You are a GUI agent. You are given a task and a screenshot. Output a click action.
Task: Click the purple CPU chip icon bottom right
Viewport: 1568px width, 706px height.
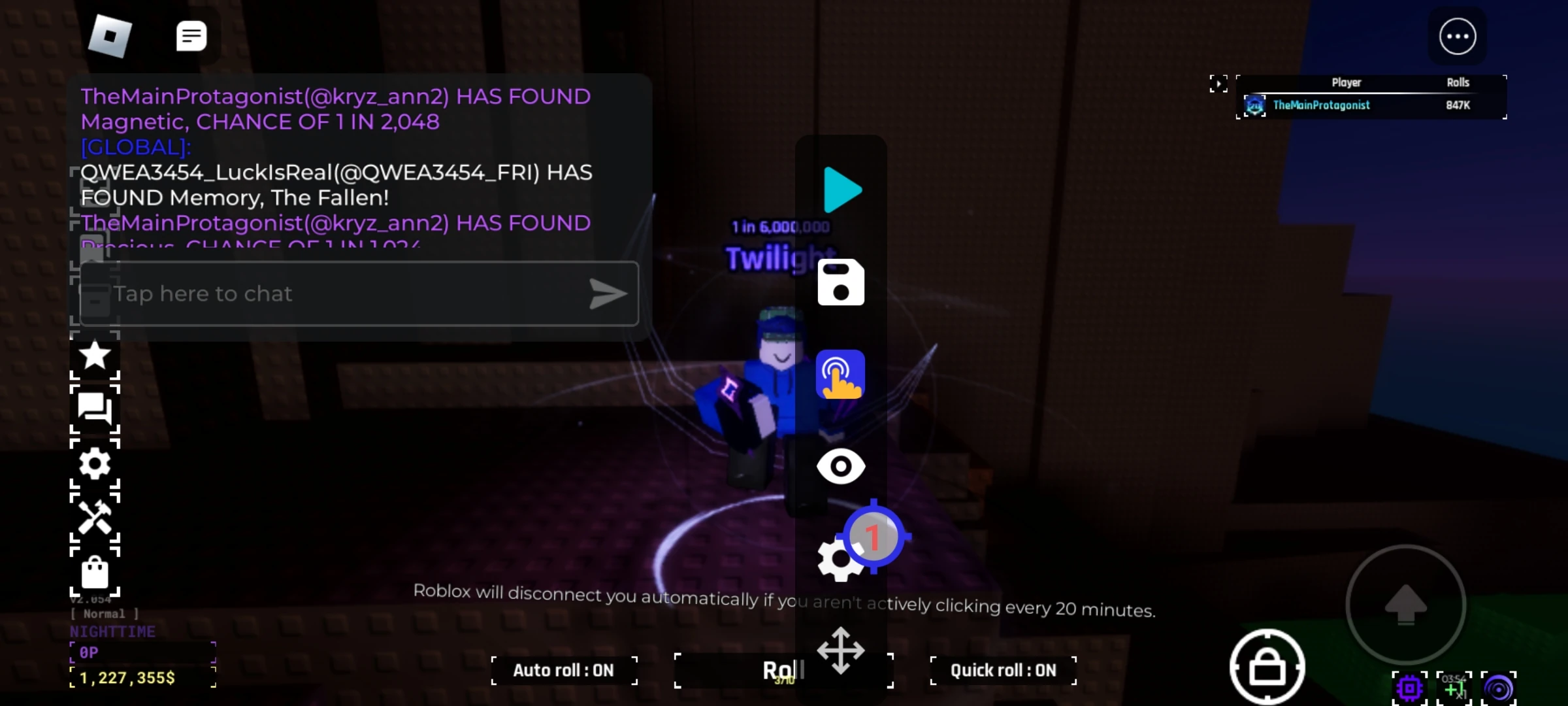[1409, 688]
